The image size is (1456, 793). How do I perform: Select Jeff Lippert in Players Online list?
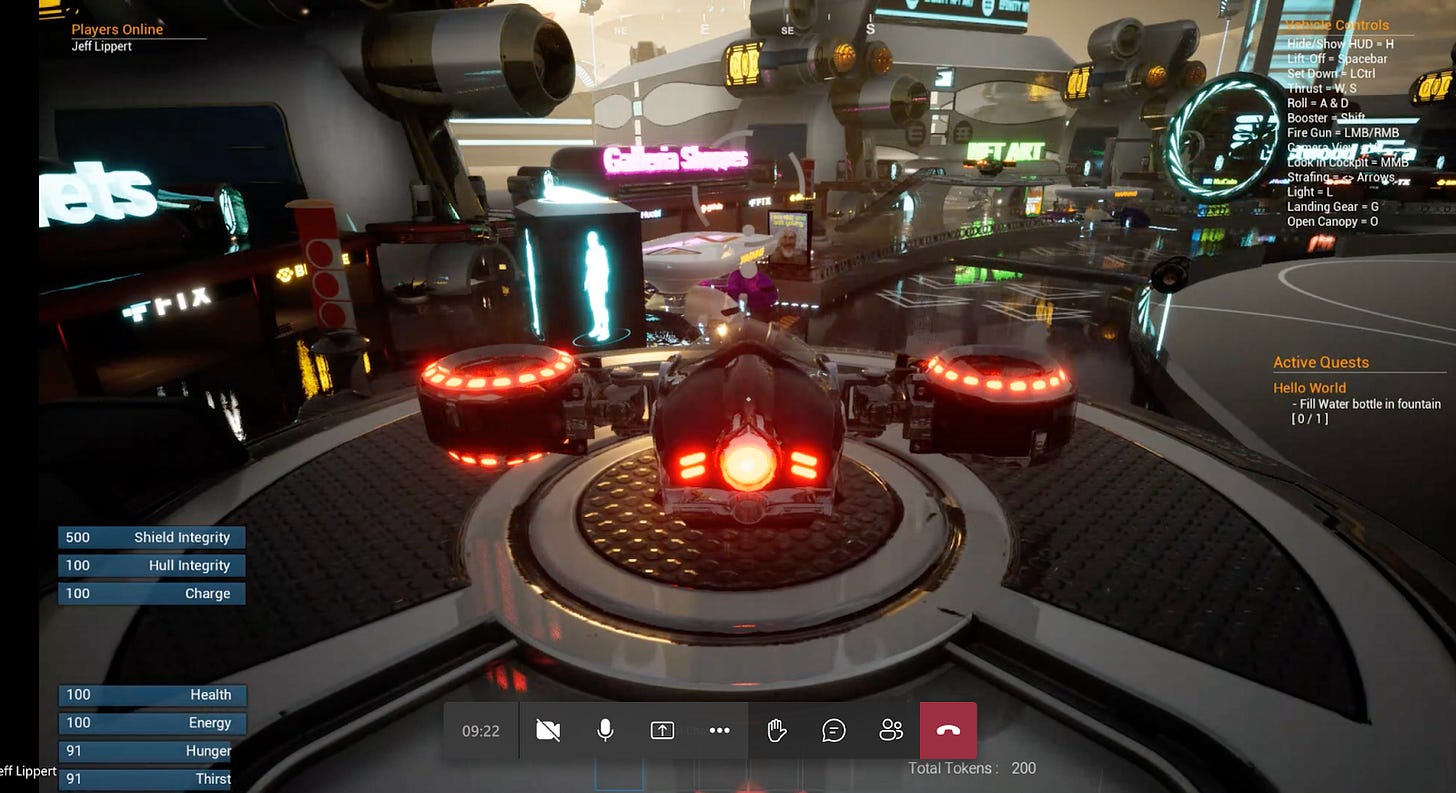[102, 46]
